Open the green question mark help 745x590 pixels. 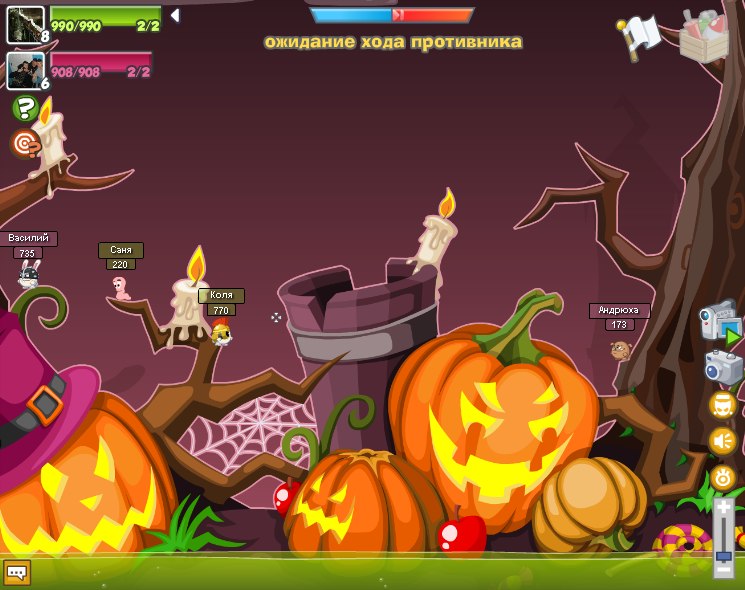coord(25,108)
